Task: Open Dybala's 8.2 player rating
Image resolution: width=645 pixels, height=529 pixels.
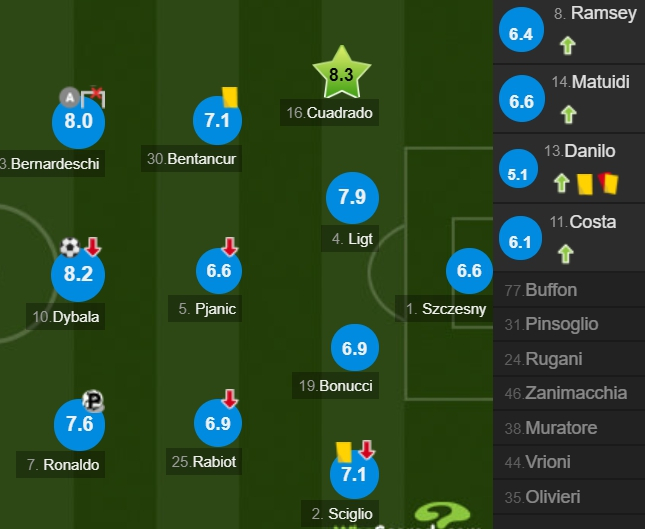Action: [x=78, y=275]
